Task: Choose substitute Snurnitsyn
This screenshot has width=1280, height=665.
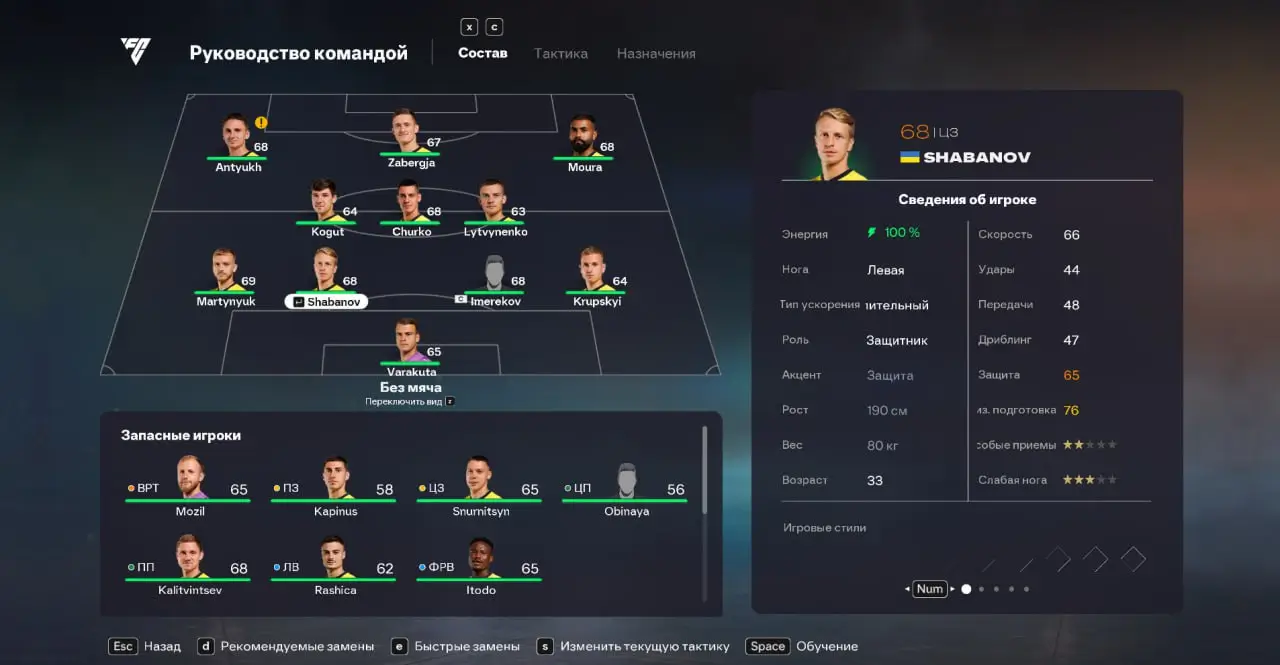Action: [481, 484]
